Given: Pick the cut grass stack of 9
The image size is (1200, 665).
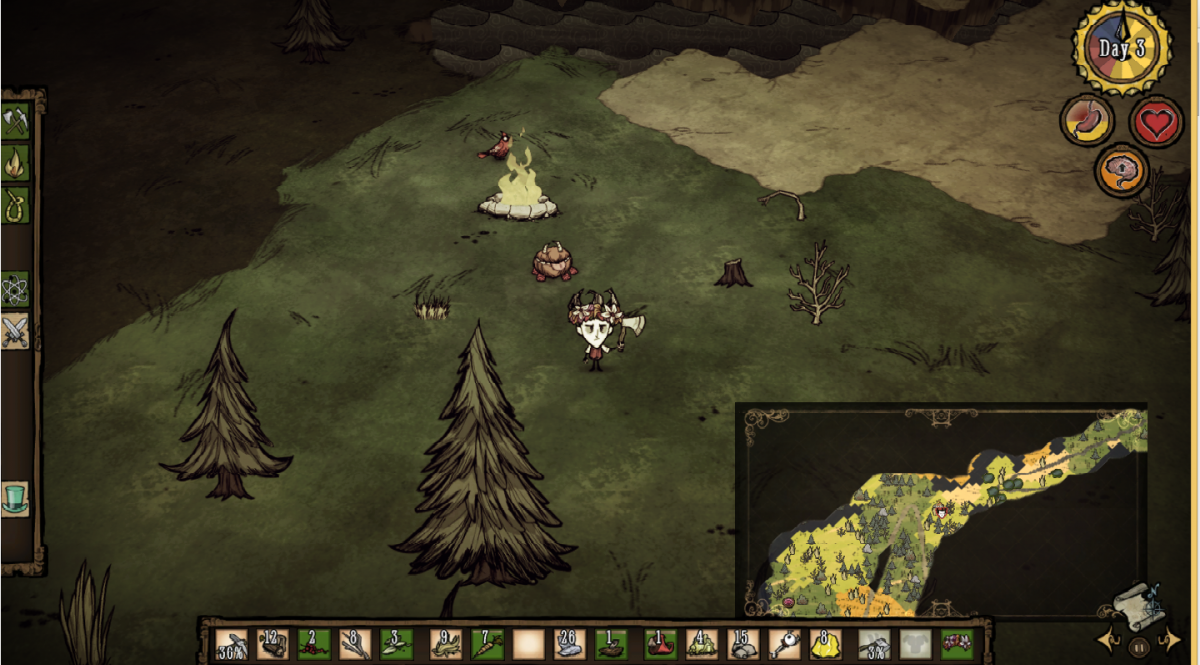Looking at the screenshot, I should coord(445,643).
